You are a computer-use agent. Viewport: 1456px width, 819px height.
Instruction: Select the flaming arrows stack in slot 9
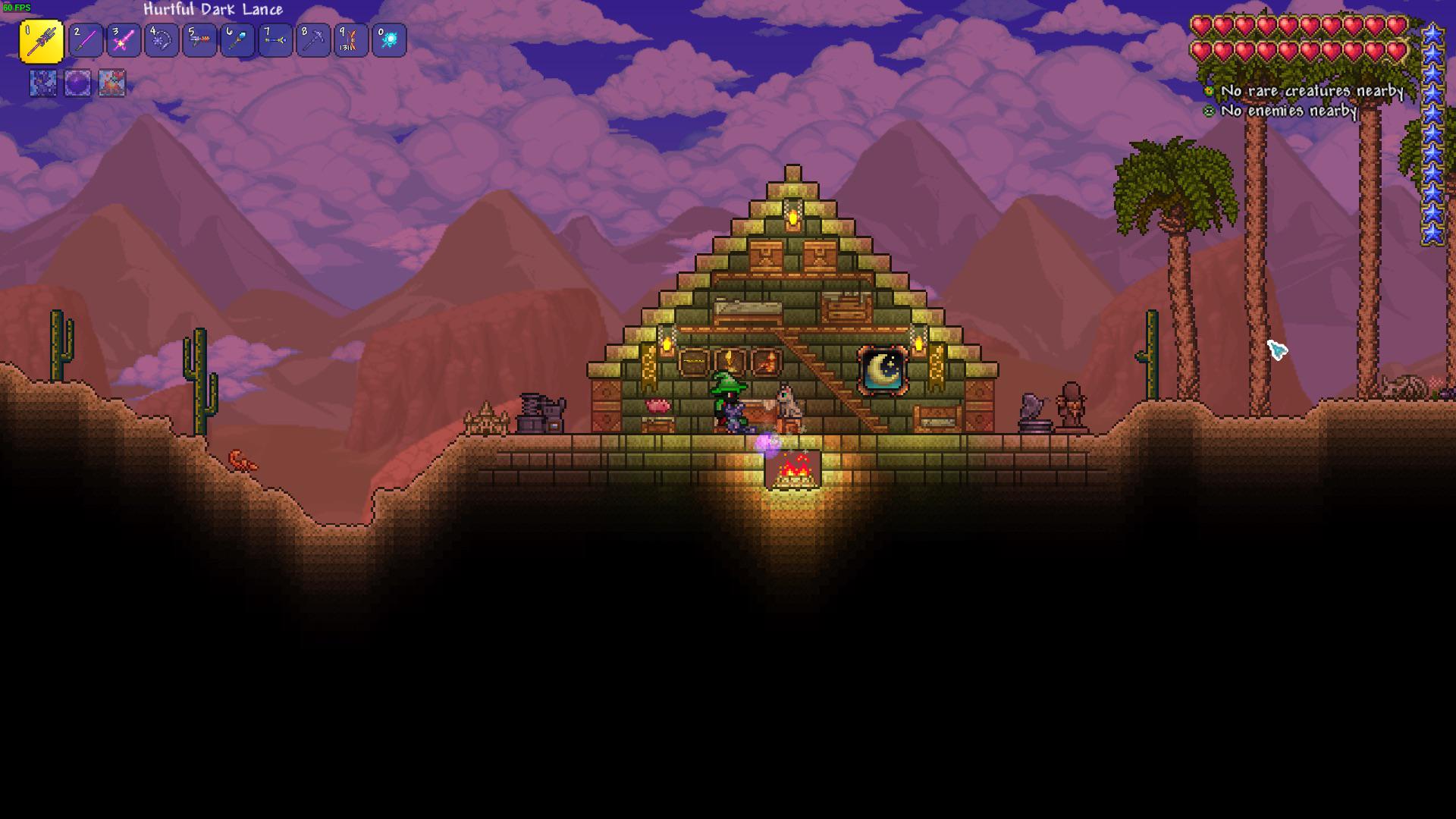pyautogui.click(x=351, y=41)
